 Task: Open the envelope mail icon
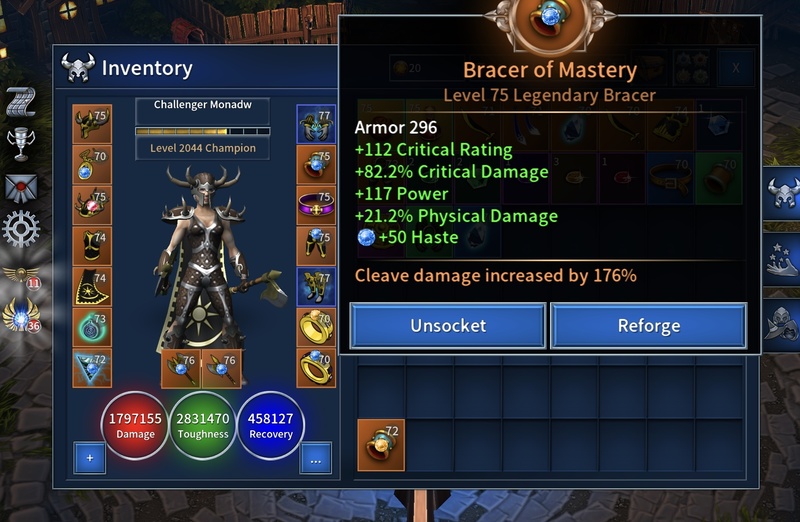(x=21, y=186)
